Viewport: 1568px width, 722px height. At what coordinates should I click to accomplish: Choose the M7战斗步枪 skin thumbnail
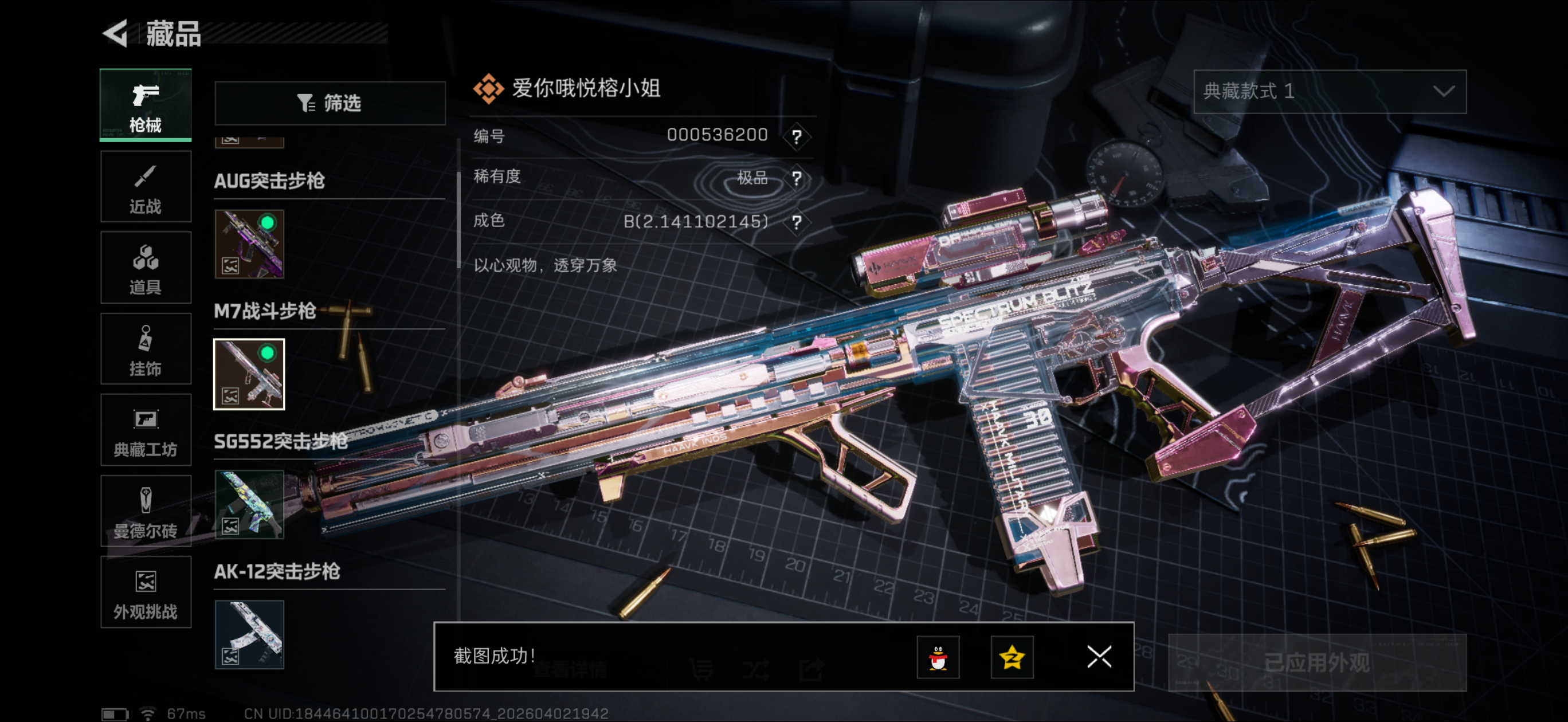(249, 374)
